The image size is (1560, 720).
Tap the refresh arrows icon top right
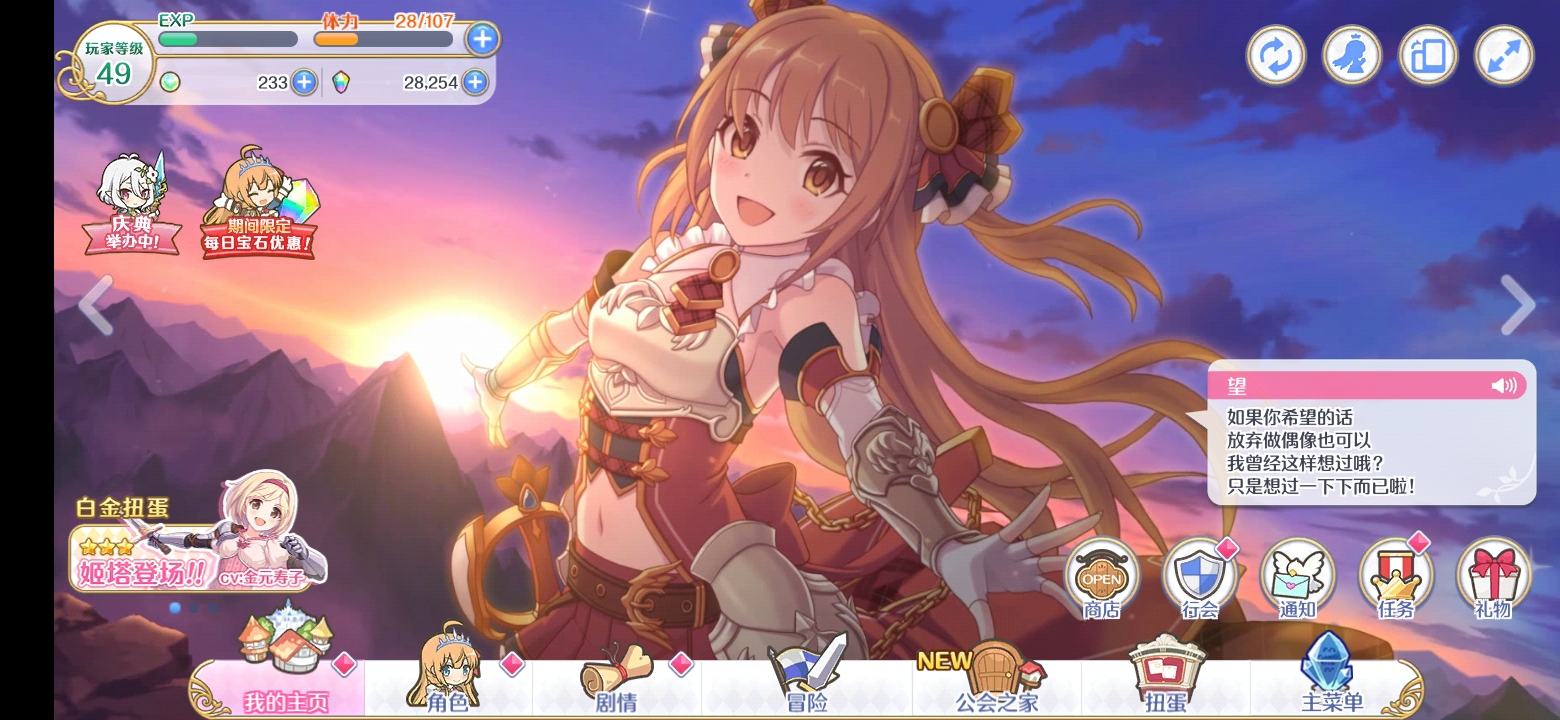pos(1274,56)
